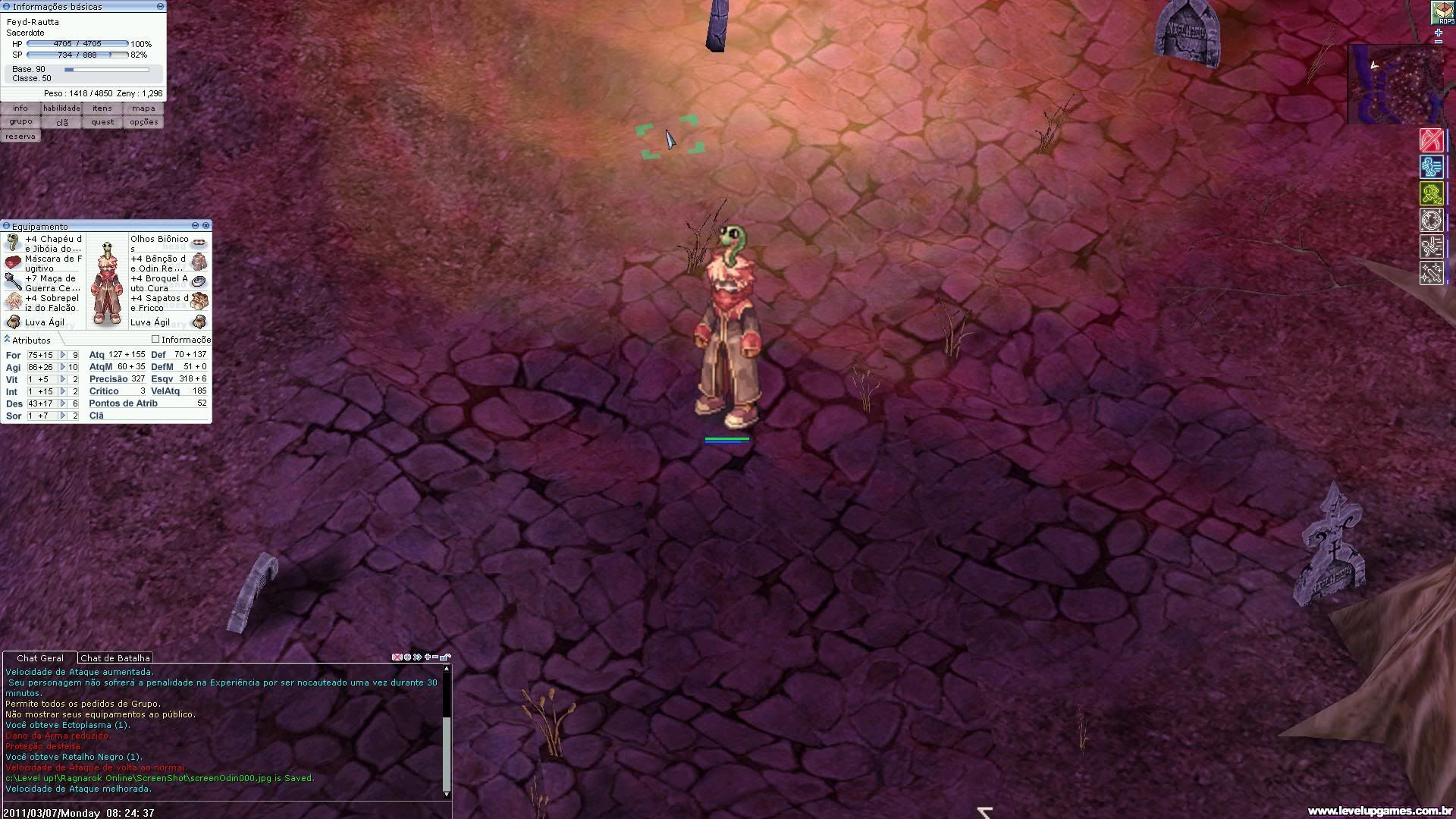Click the quest button
Image resolution: width=1456 pixels, height=819 pixels.
pos(102,121)
